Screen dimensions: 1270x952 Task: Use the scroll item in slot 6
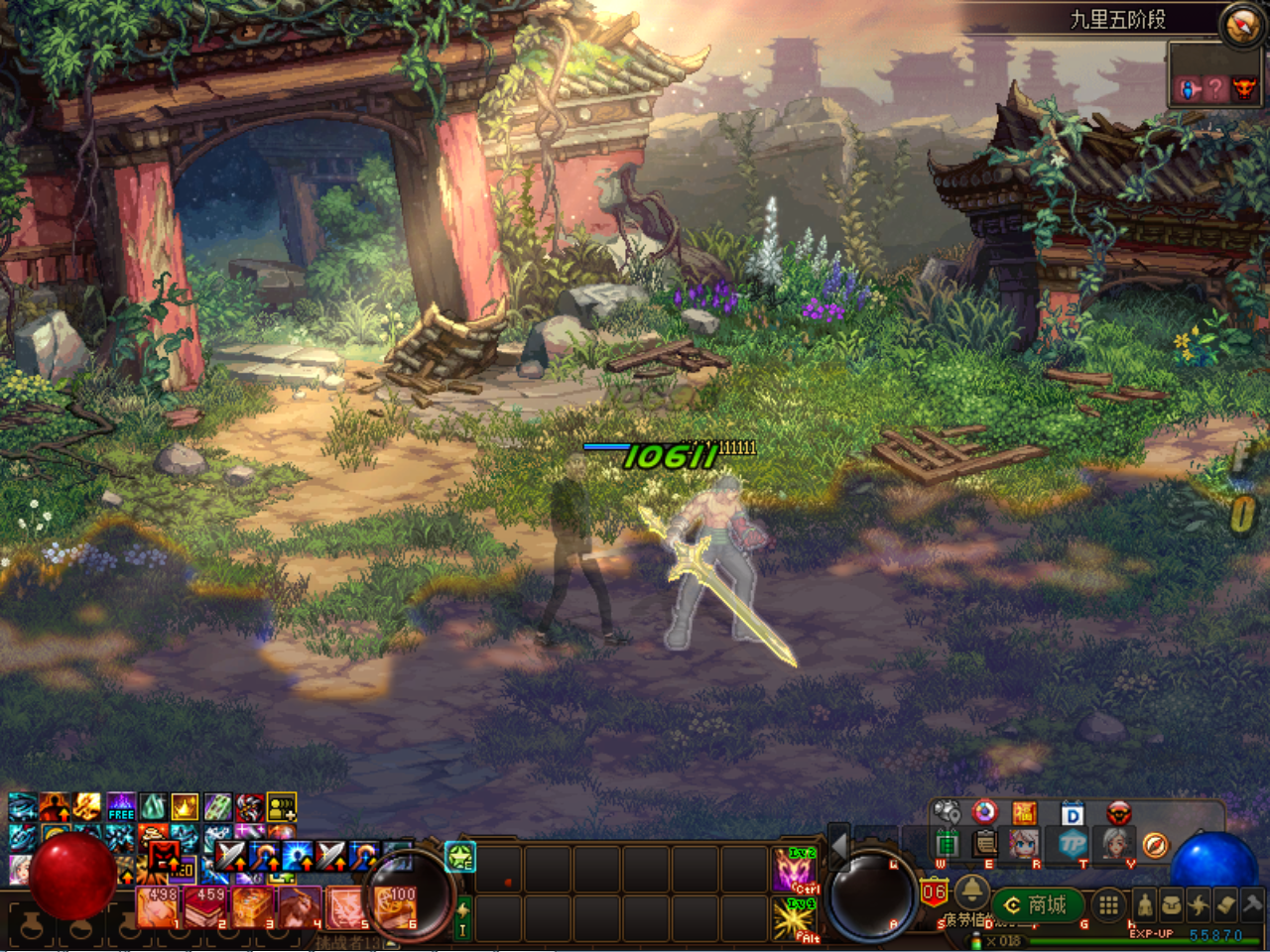point(396,906)
